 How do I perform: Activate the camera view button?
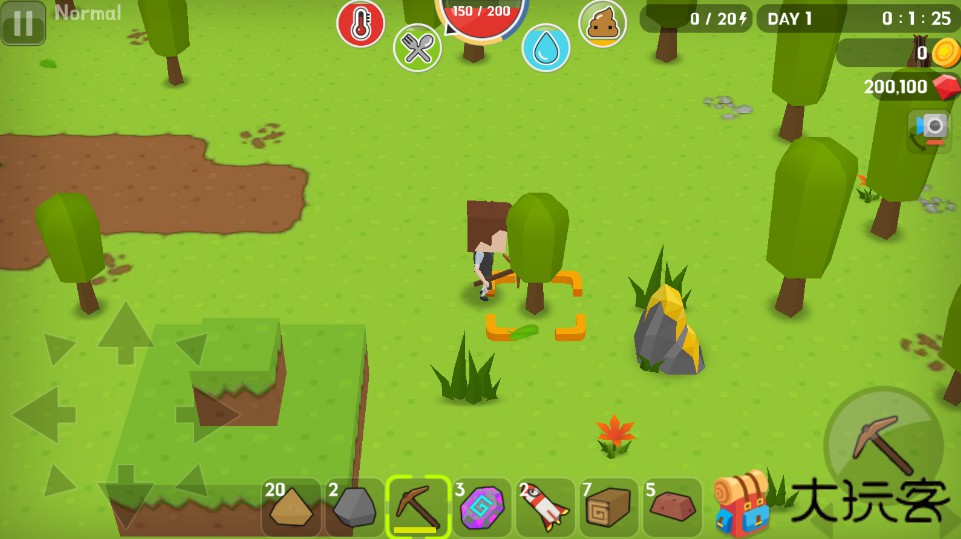click(930, 128)
